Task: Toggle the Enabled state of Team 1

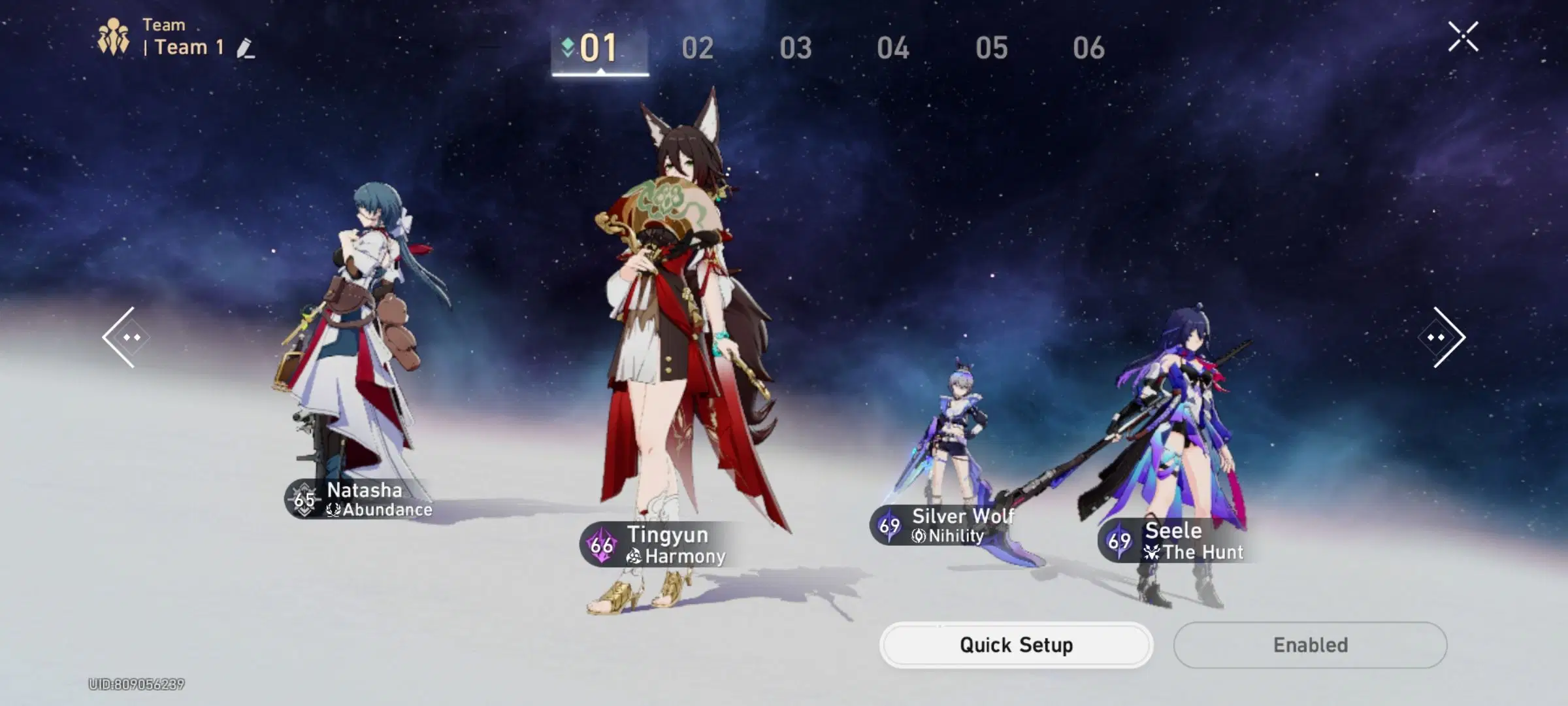Action: tap(1309, 645)
